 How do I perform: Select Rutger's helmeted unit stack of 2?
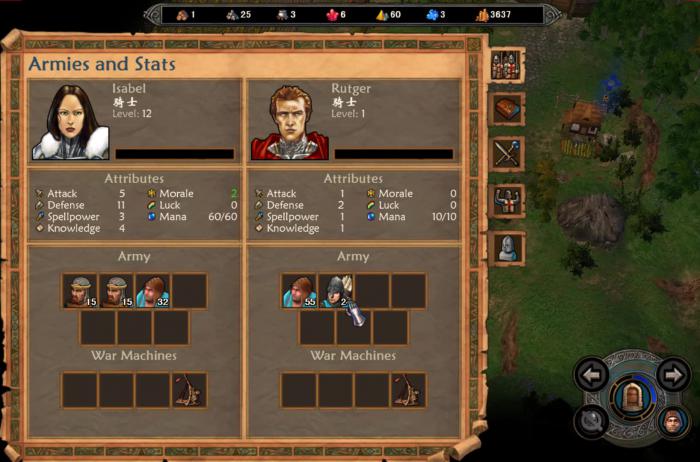(x=335, y=290)
